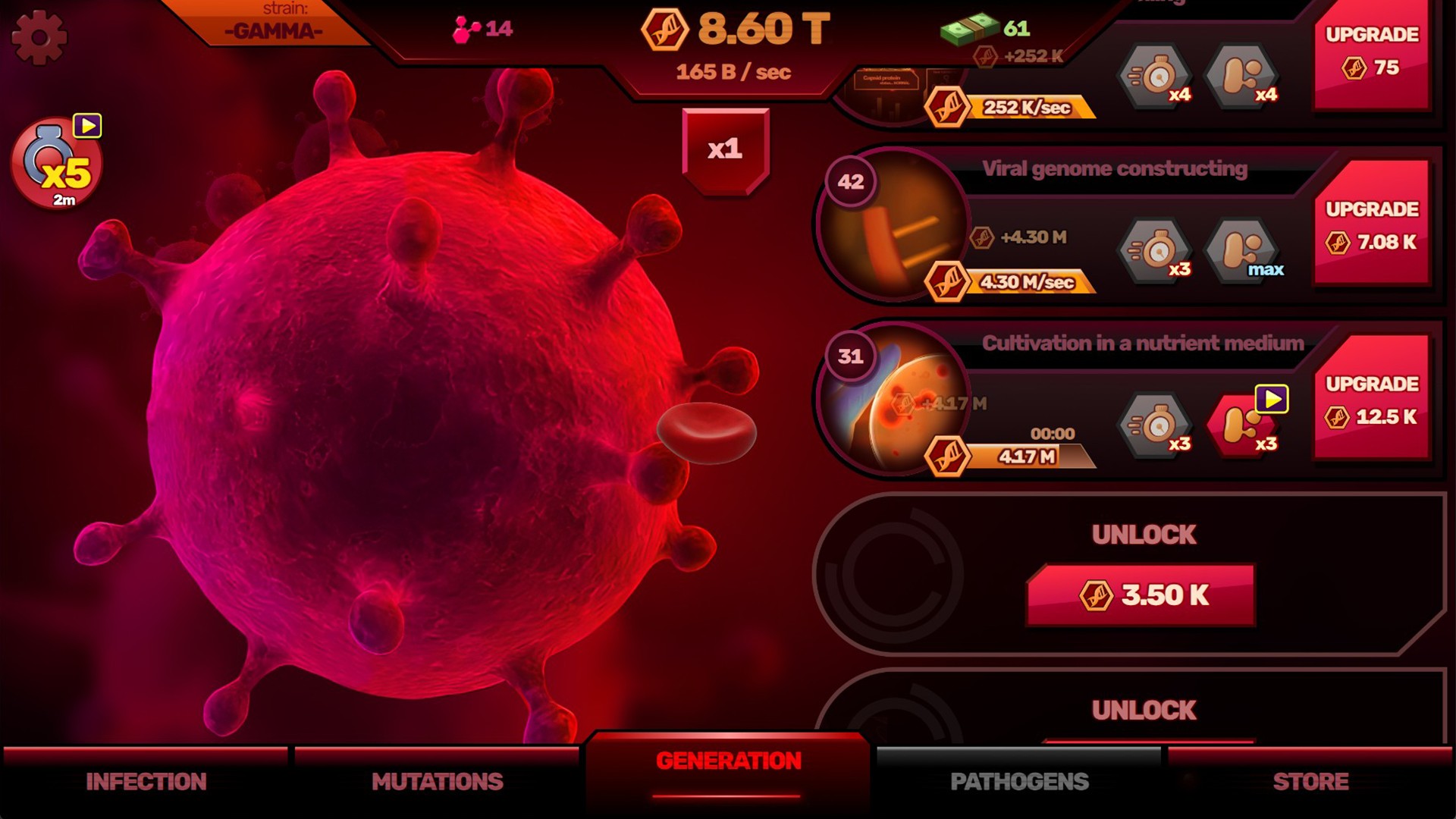
Task: Open the MUTATIONS tab
Action: 438,780
